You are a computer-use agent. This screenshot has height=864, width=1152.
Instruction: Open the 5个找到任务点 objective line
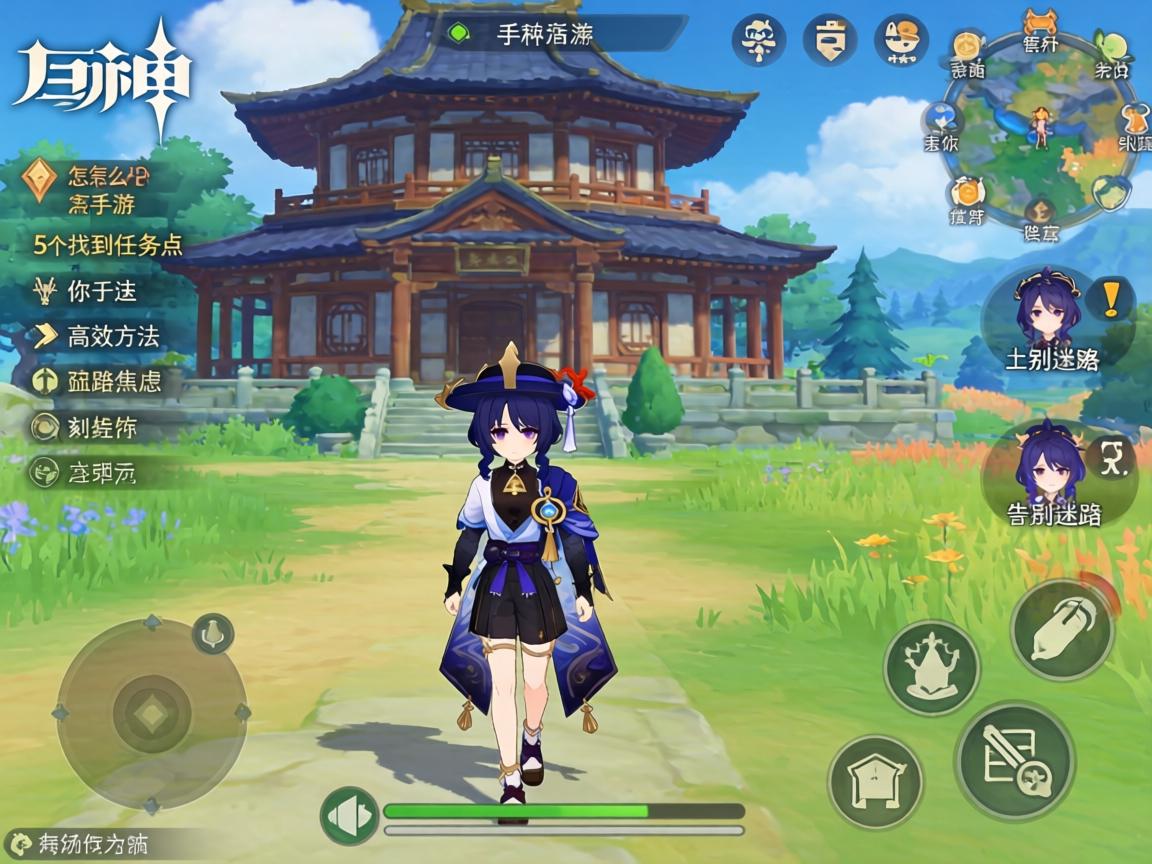point(108,246)
